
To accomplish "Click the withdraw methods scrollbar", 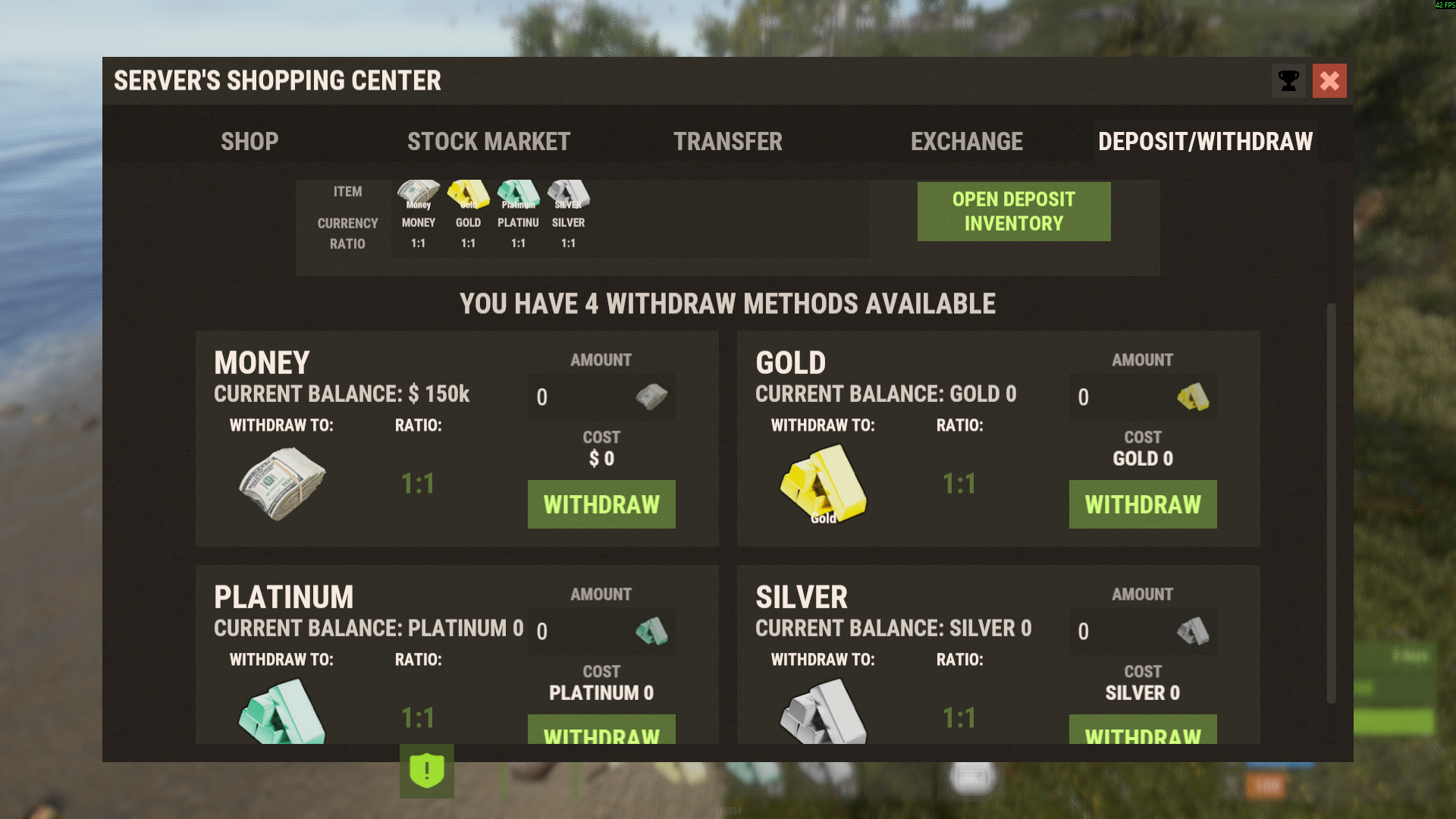I will [1331, 504].
